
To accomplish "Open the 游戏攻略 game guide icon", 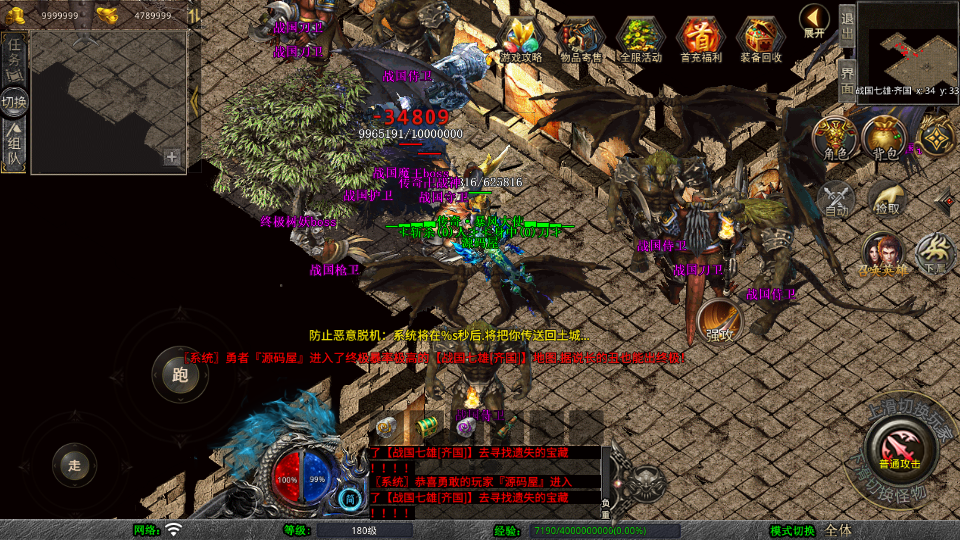I will (521, 40).
